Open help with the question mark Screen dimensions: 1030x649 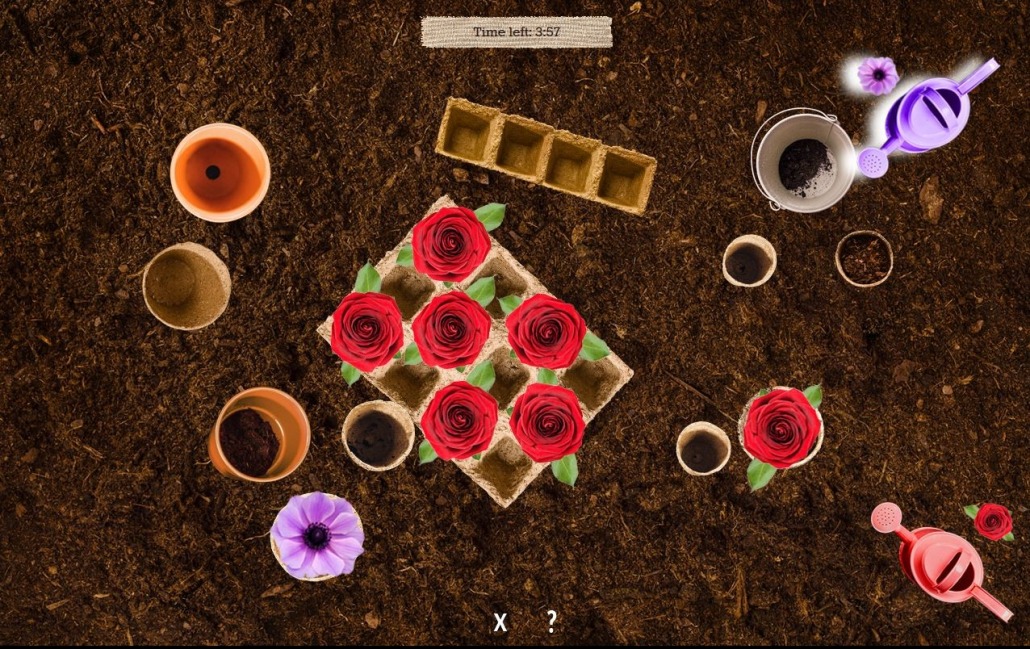point(551,621)
